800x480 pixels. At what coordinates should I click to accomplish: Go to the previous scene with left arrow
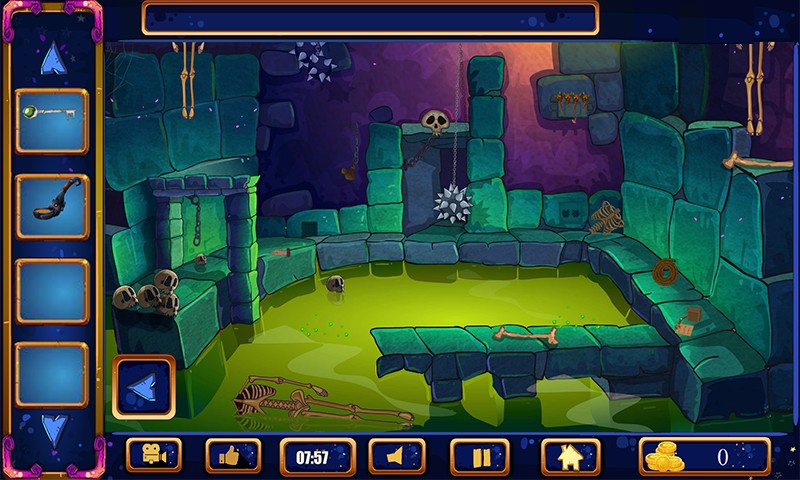click(144, 387)
